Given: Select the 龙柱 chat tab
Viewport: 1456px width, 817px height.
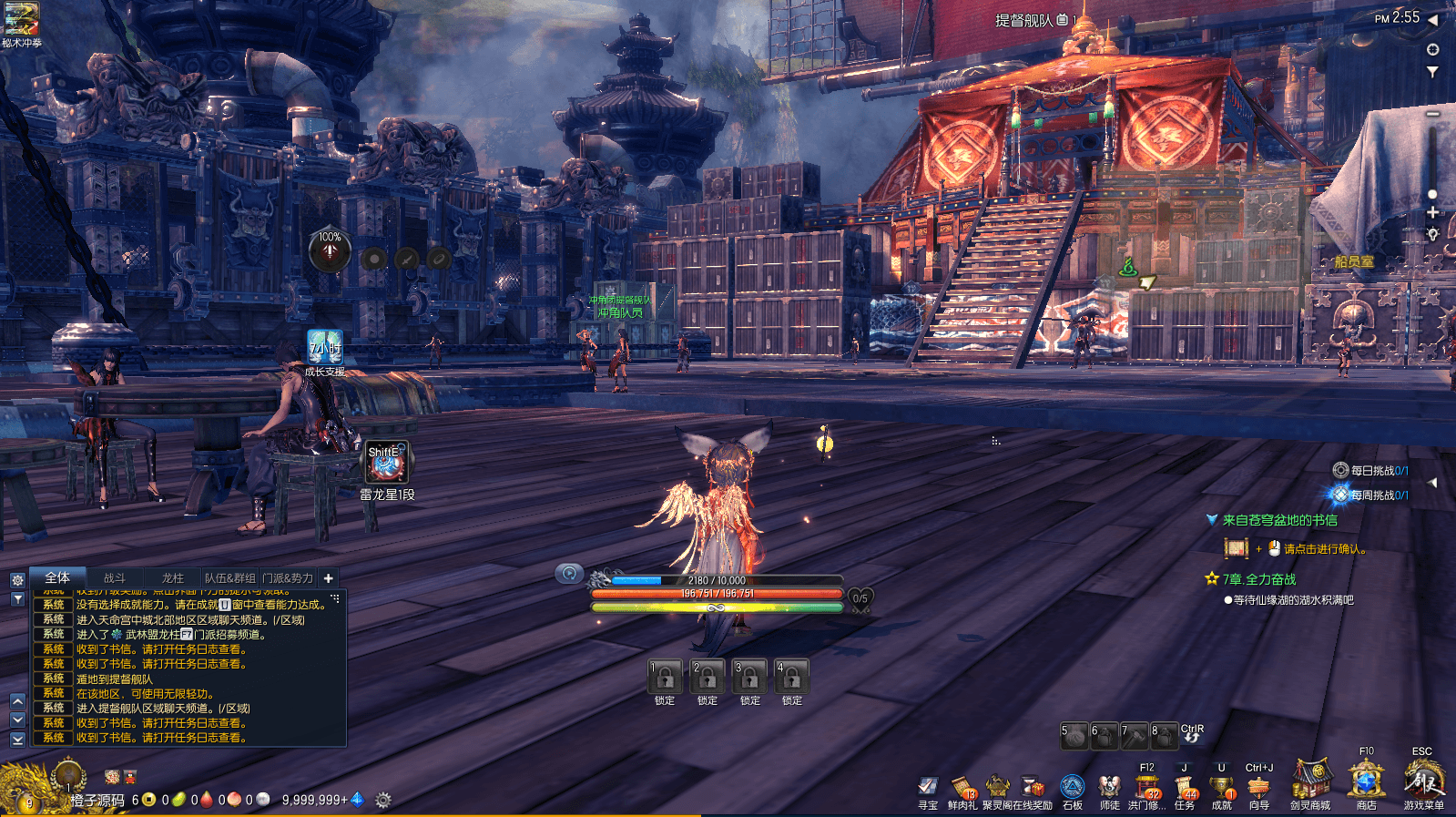Looking at the screenshot, I should 173,577.
